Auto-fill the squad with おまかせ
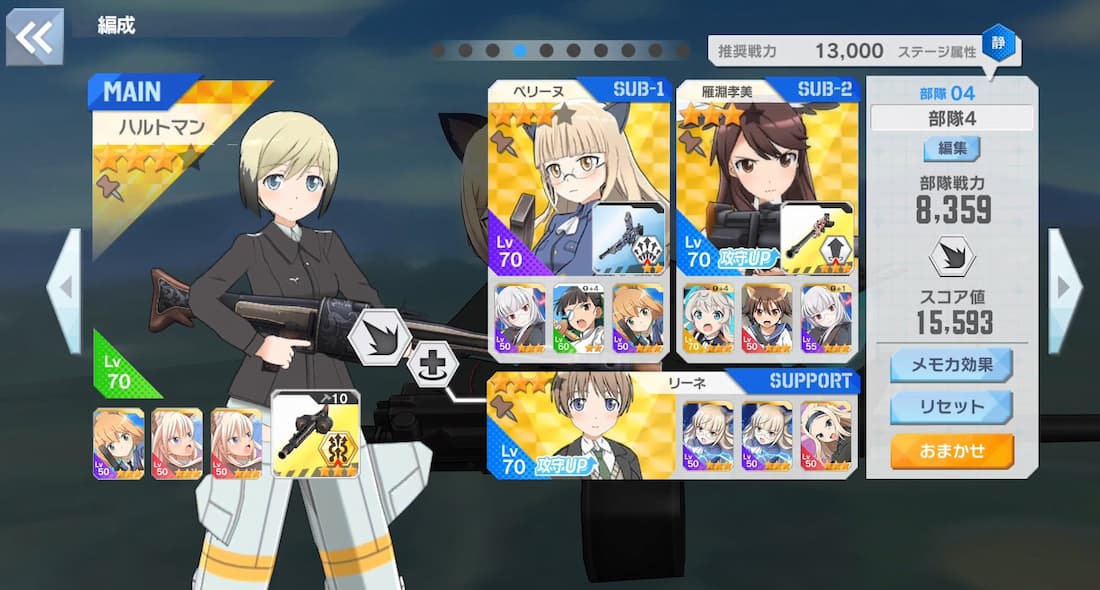 (x=951, y=451)
